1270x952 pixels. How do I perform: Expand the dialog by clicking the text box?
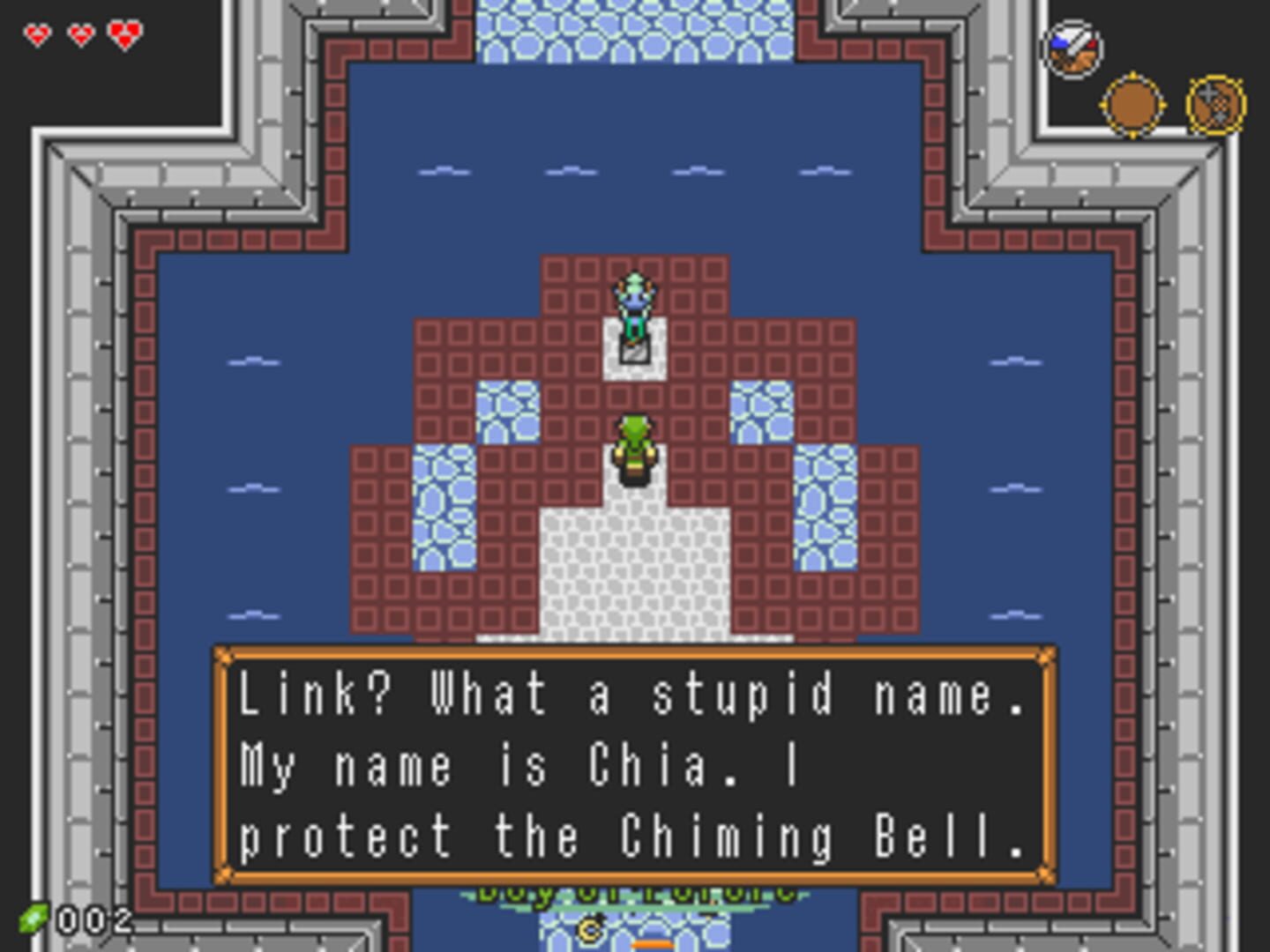click(x=635, y=762)
